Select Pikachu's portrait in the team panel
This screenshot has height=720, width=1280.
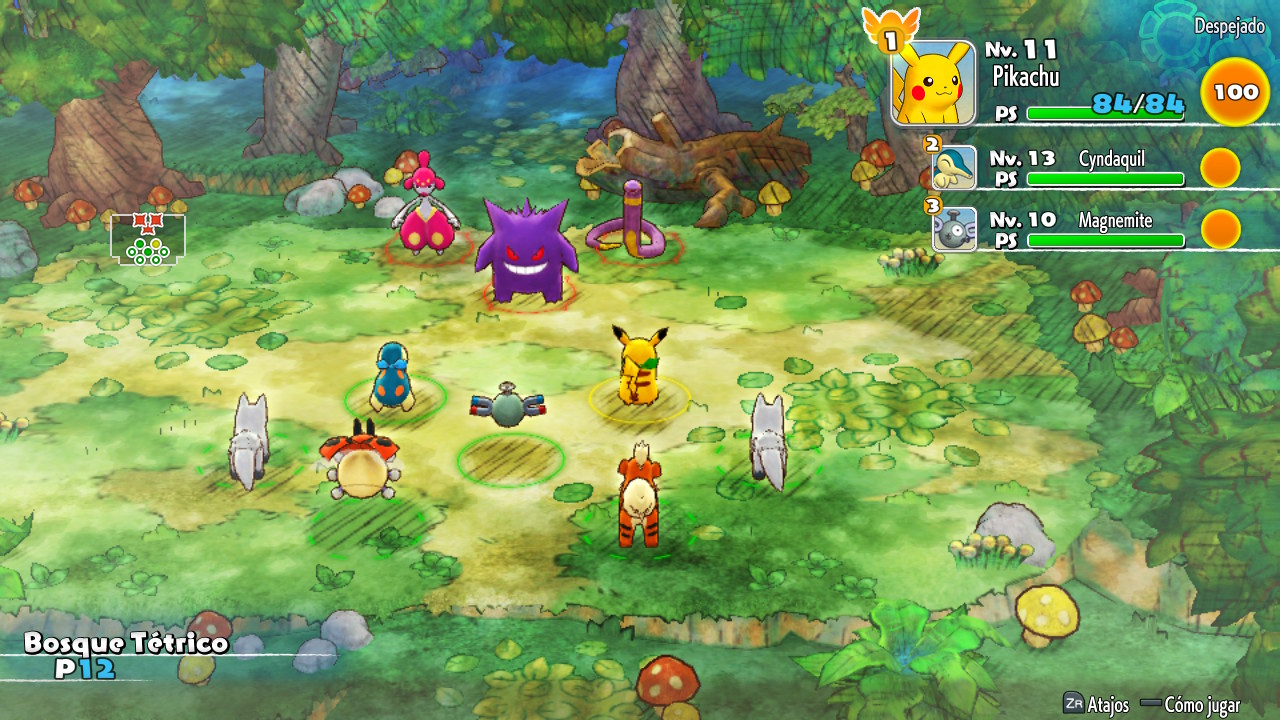933,83
